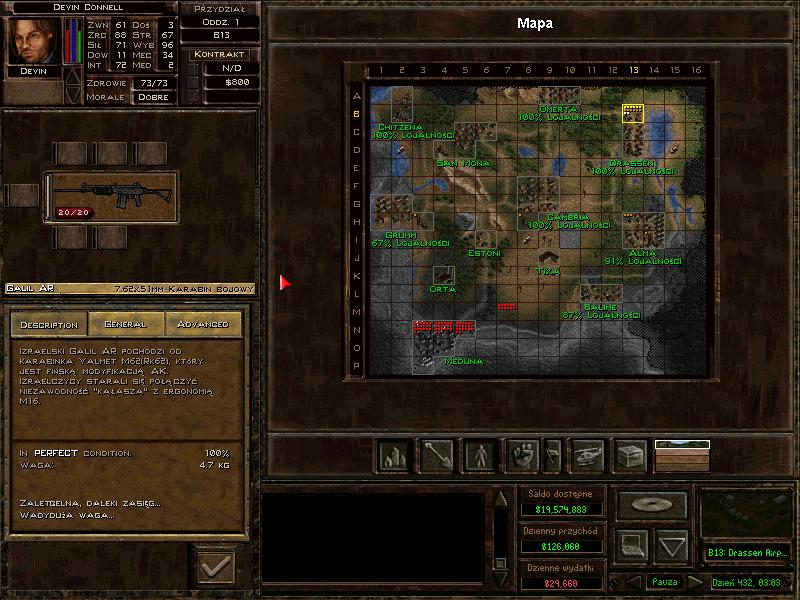Confirm with the checkmark button
Viewport: 800px width, 600px height.
(x=216, y=568)
